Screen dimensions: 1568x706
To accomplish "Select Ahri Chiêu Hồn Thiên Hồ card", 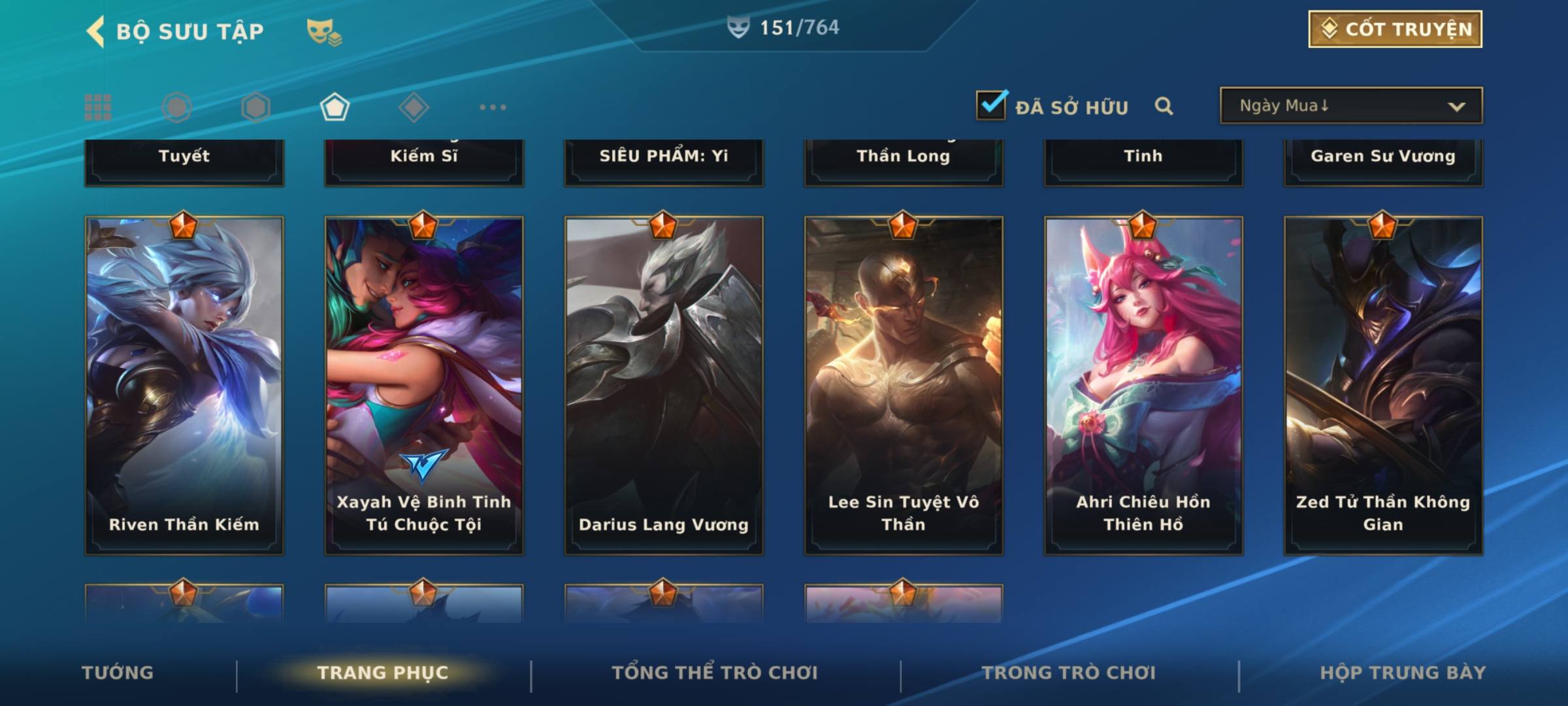I will click(1143, 386).
